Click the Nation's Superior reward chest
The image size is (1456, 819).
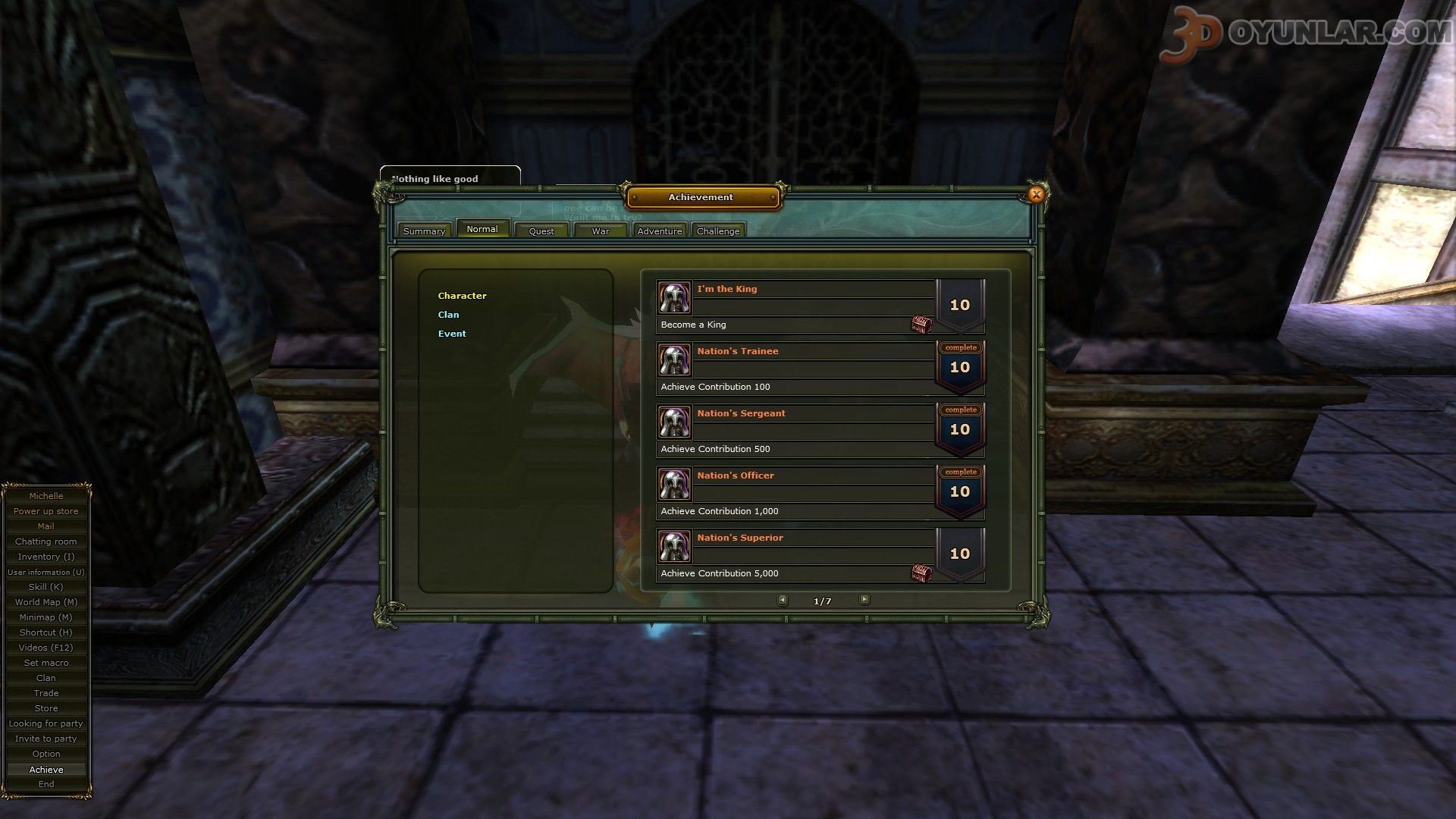[921, 573]
